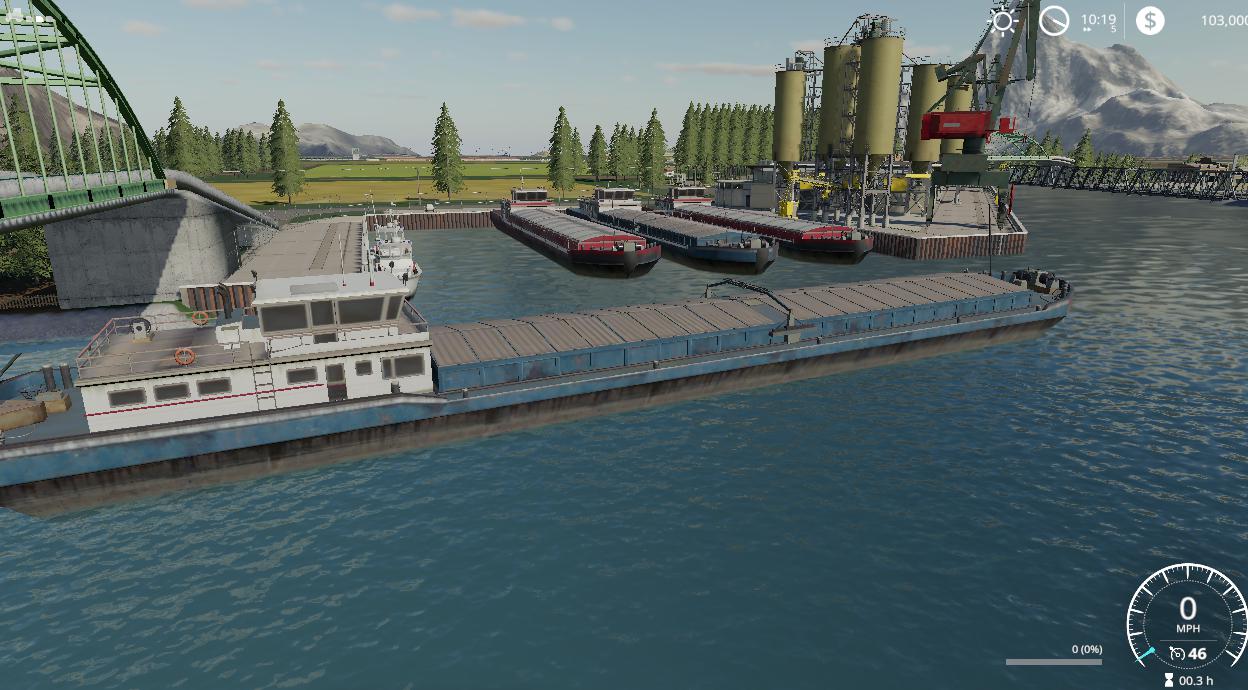
Task: Open the dollar money icon
Action: [1150, 20]
